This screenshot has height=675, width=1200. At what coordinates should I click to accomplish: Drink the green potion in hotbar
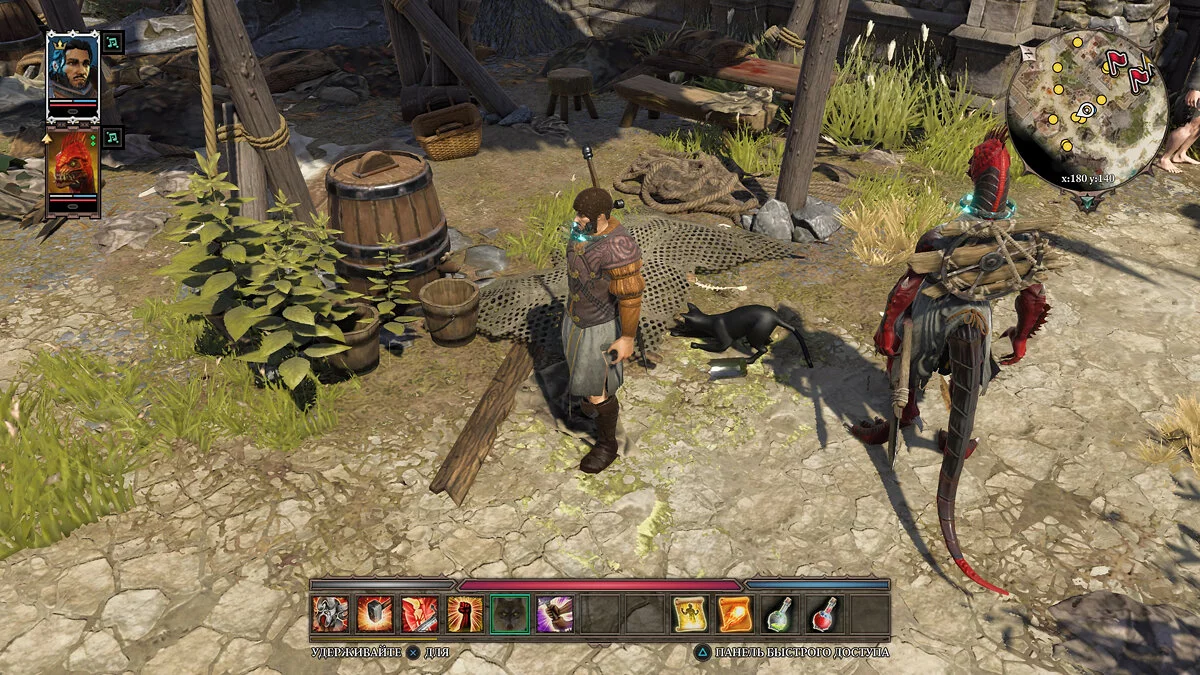780,614
